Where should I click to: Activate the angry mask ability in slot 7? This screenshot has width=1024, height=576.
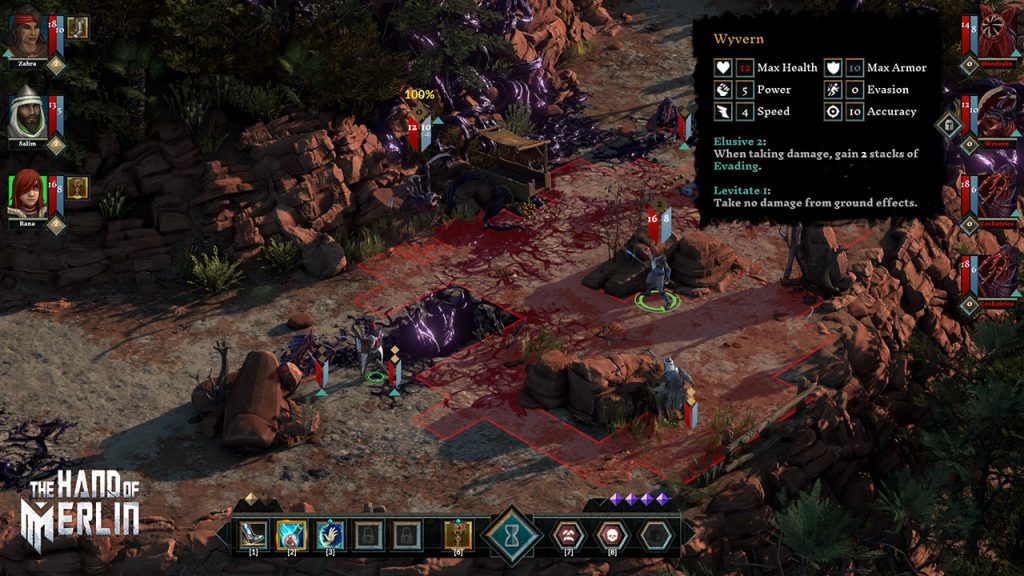[569, 535]
